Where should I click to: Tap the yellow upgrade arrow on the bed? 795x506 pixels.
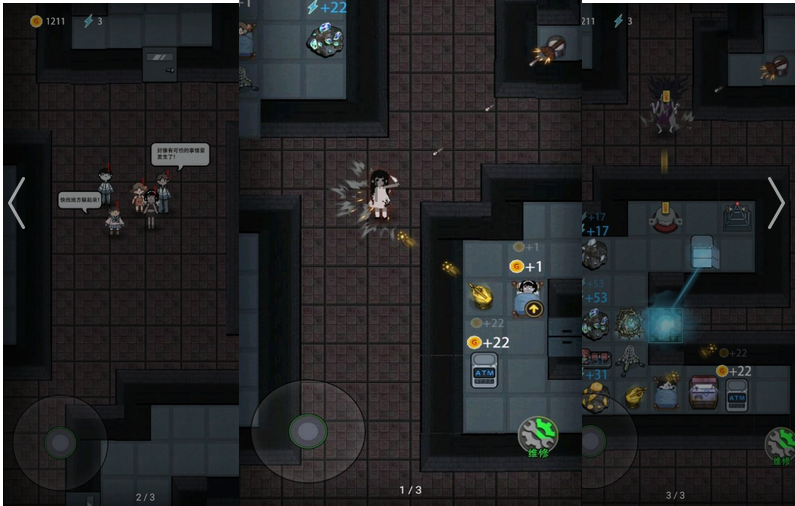click(535, 309)
